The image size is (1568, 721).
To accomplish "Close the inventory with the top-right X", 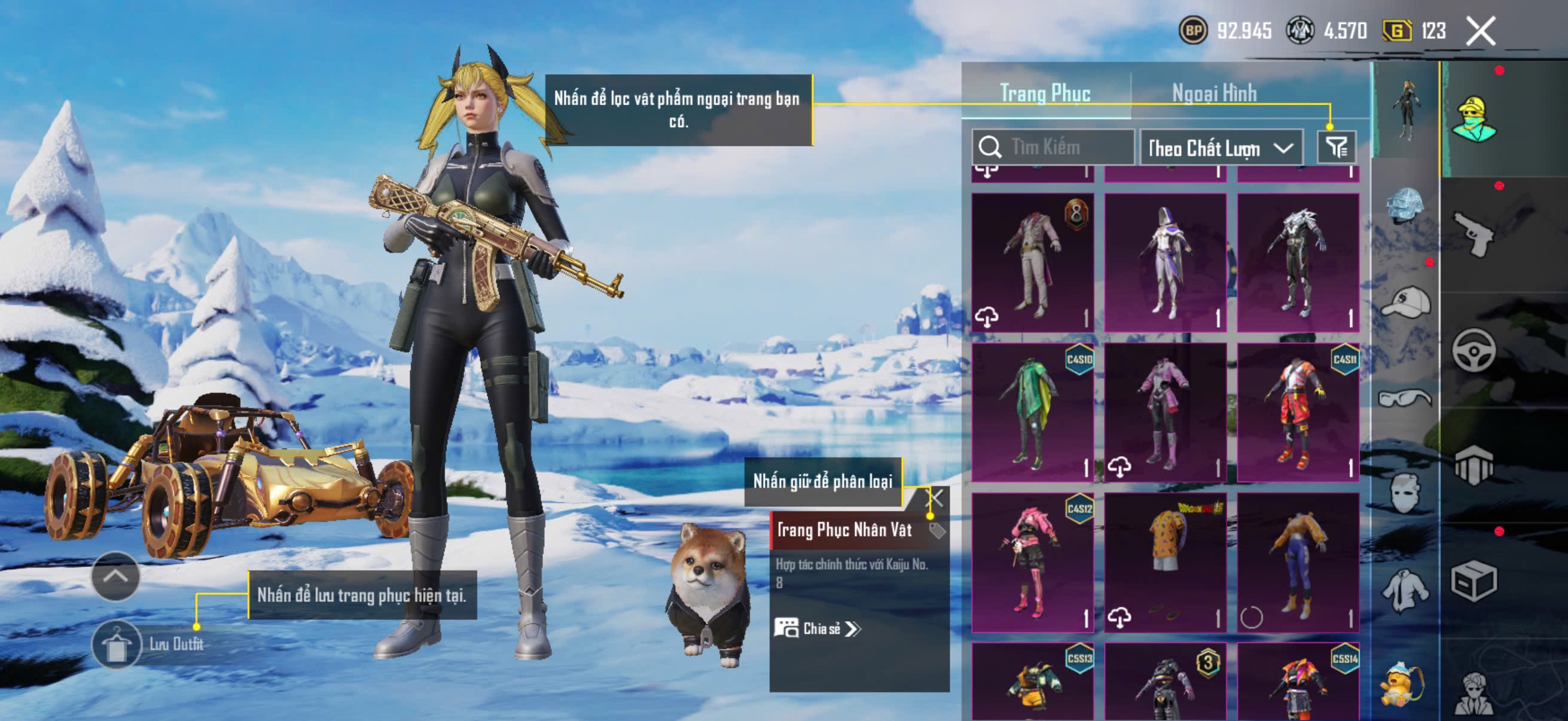I will click(1480, 30).
